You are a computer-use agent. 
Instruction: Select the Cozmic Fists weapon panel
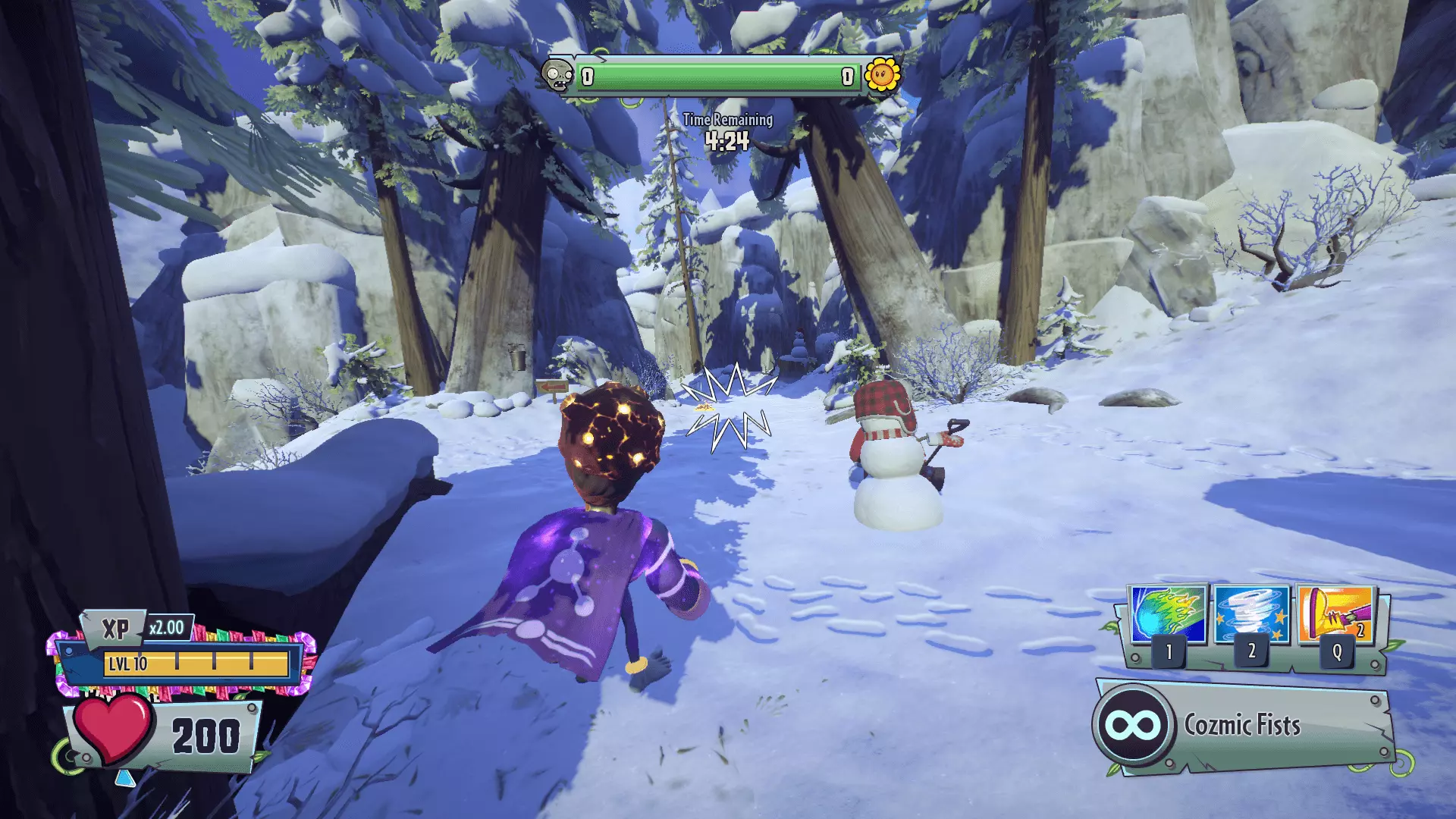(x=1244, y=726)
